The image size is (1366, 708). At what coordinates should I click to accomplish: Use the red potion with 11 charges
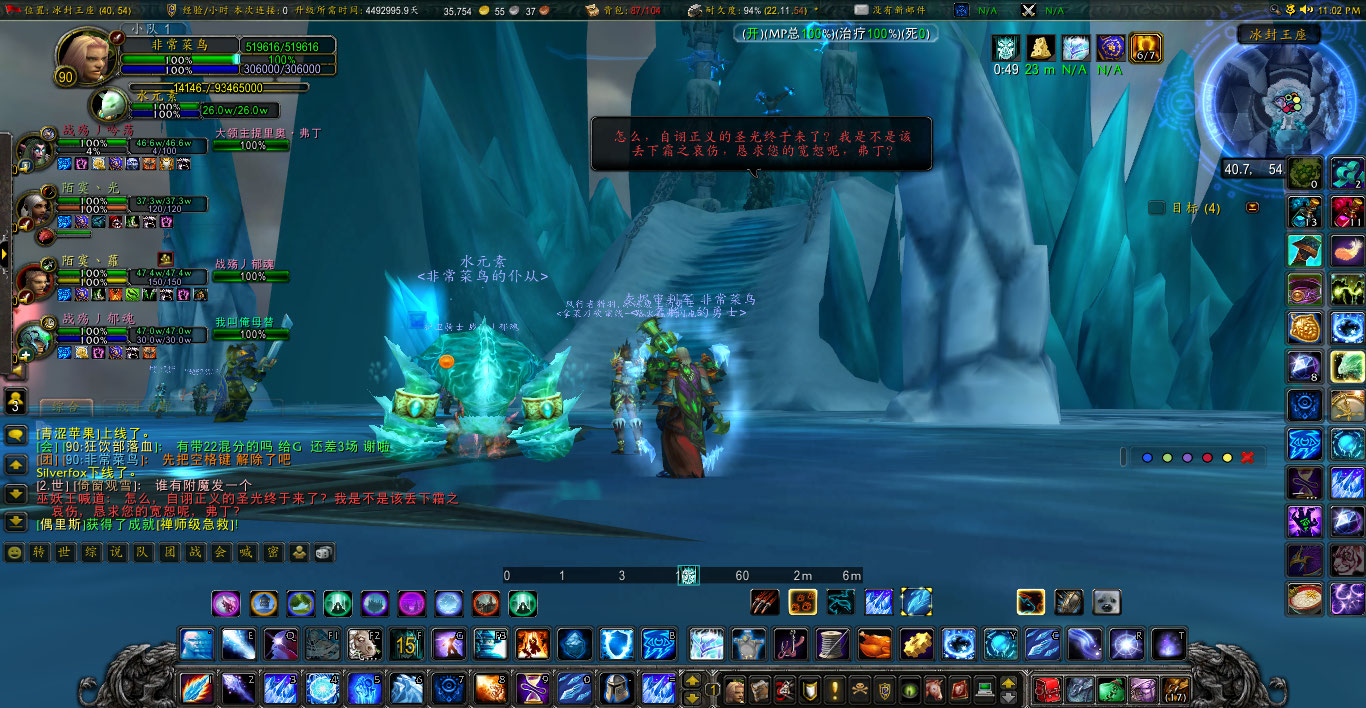point(1346,213)
